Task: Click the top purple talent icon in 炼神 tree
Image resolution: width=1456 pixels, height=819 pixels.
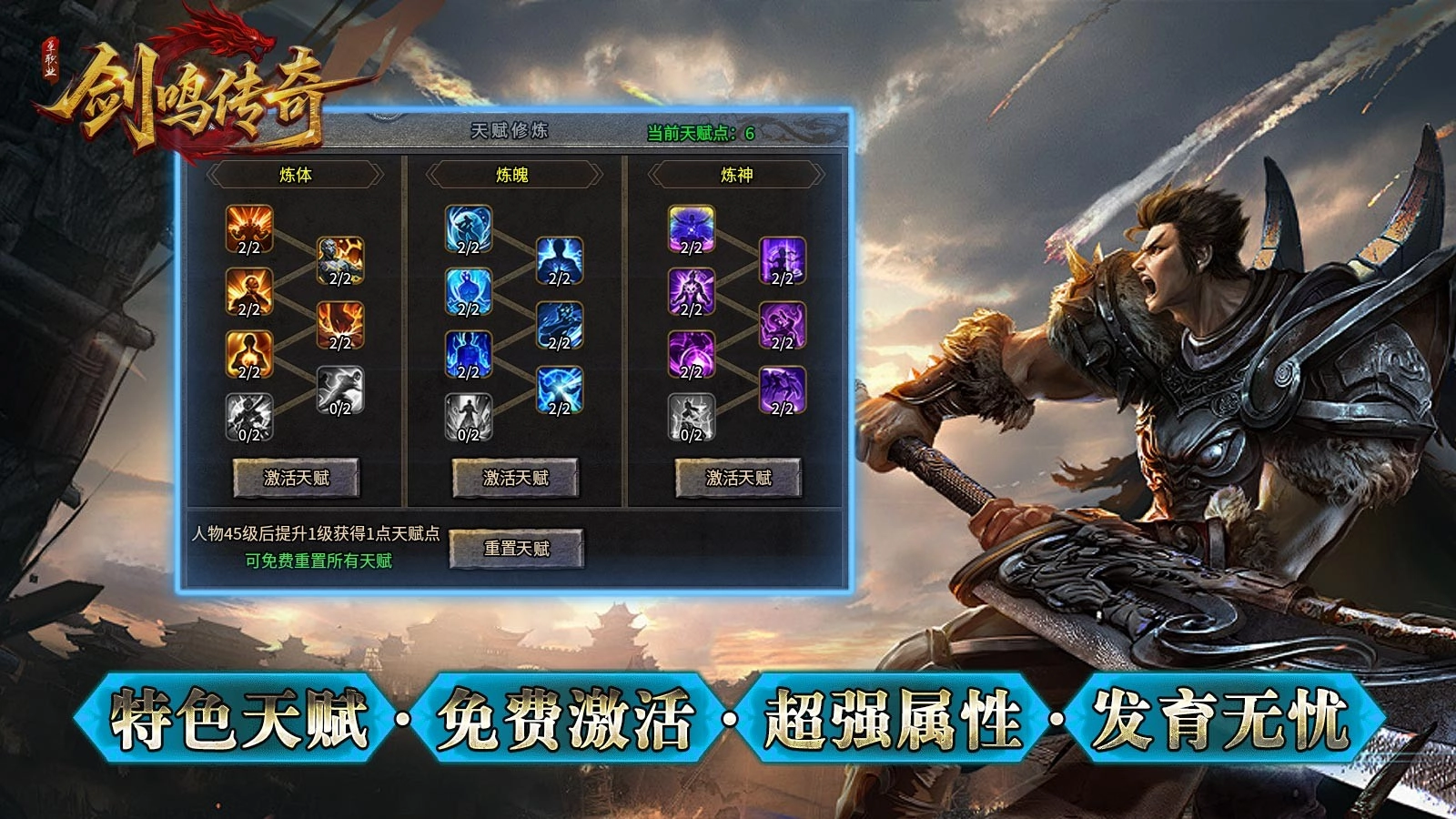Action: pyautogui.click(x=690, y=230)
